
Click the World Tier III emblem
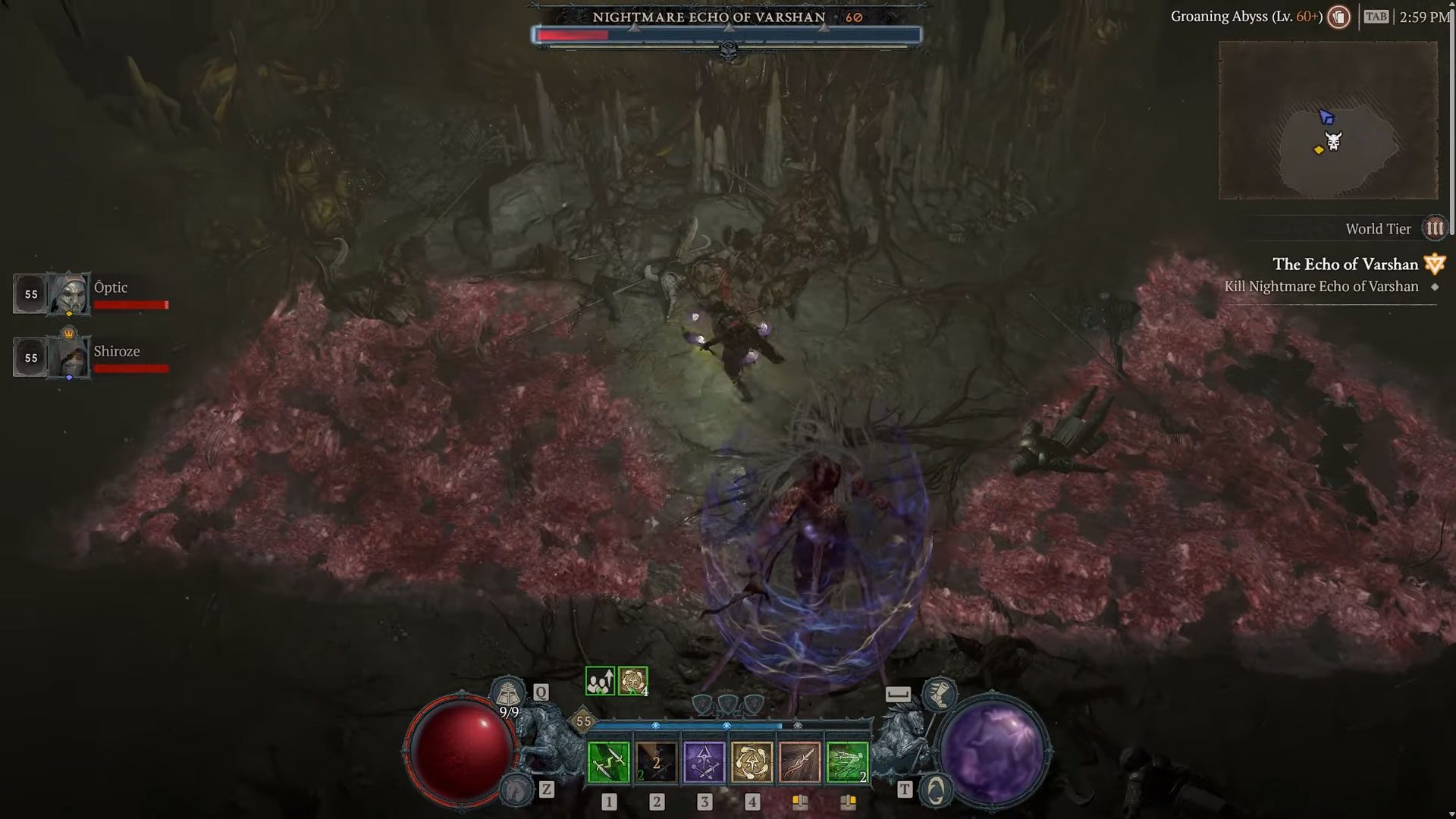pyautogui.click(x=1434, y=228)
